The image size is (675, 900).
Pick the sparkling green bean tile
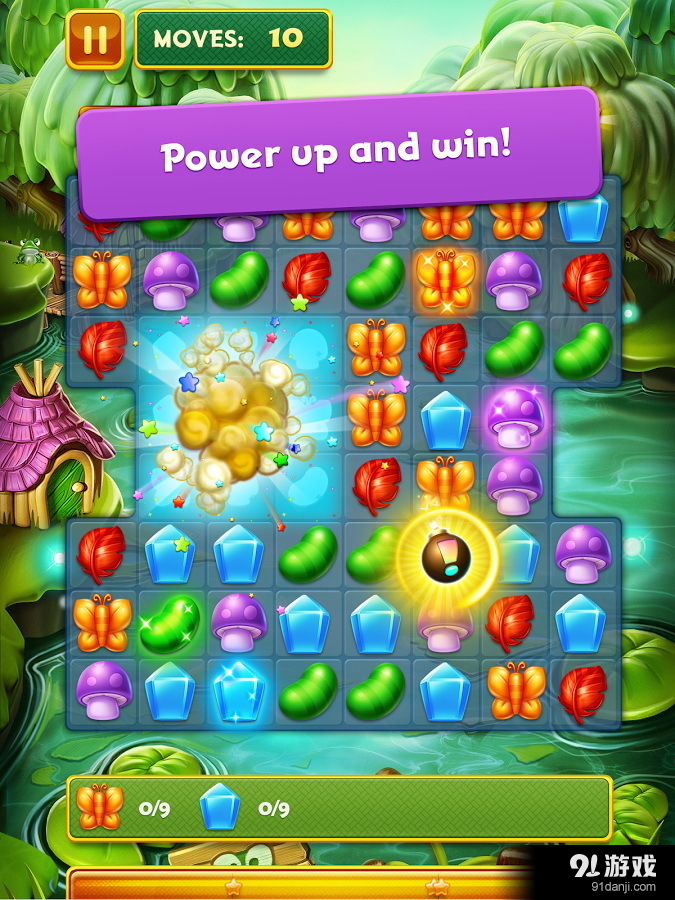tap(168, 620)
